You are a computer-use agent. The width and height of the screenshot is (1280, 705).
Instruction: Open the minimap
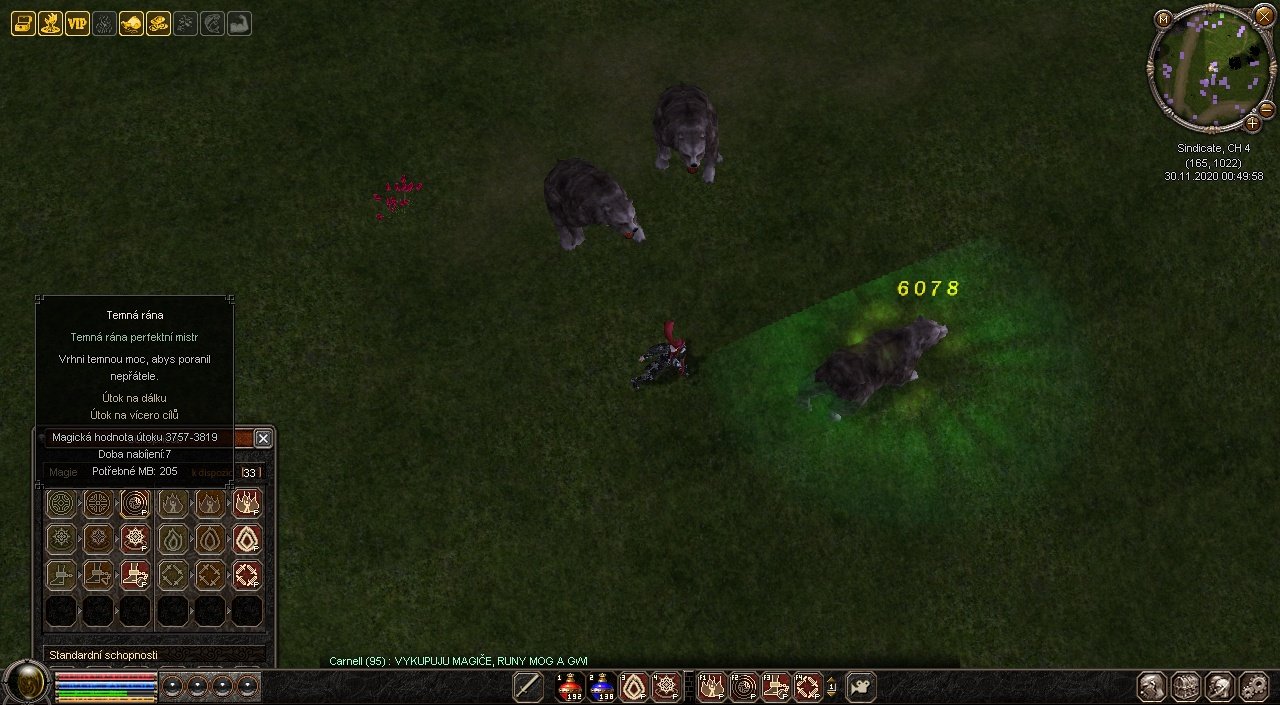click(x=1206, y=68)
